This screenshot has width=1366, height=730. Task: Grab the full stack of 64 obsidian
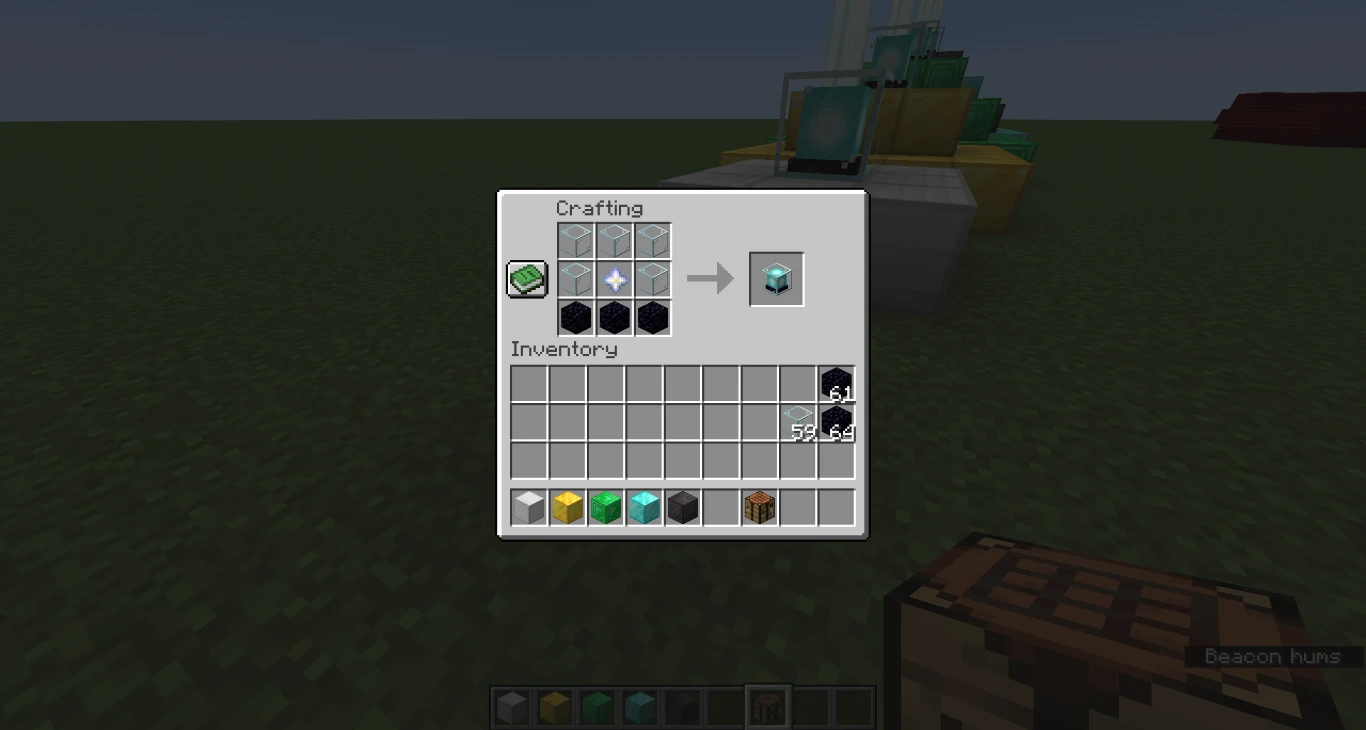(836, 421)
